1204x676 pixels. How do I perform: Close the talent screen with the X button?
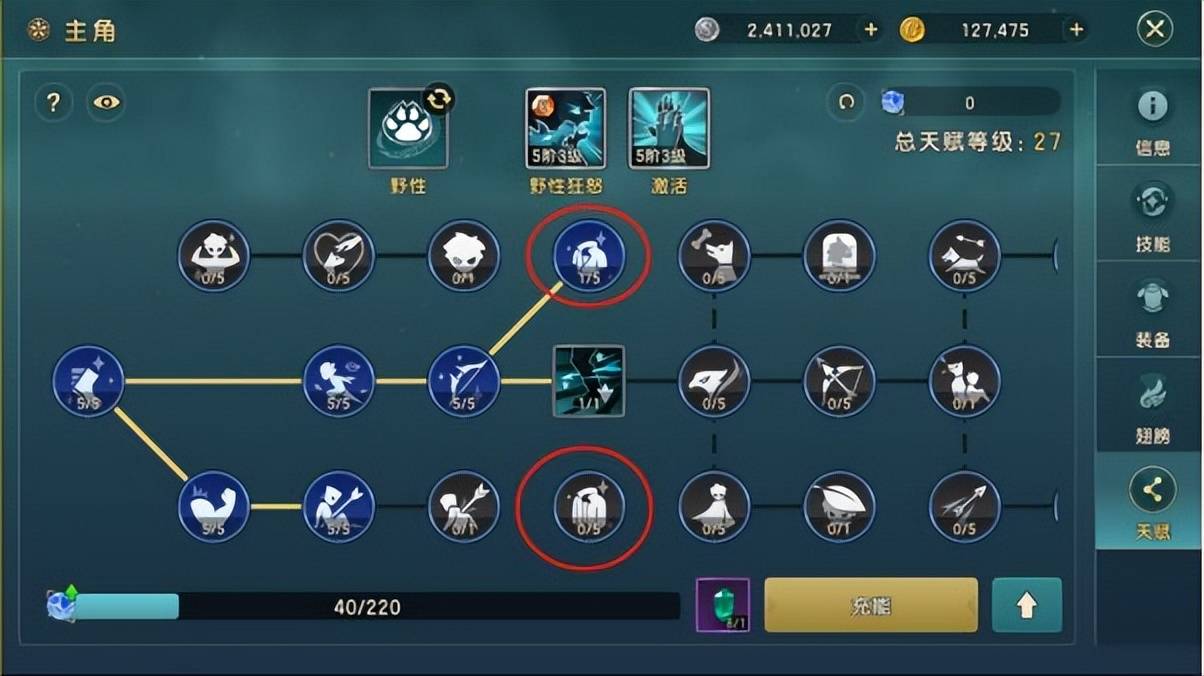1154,30
